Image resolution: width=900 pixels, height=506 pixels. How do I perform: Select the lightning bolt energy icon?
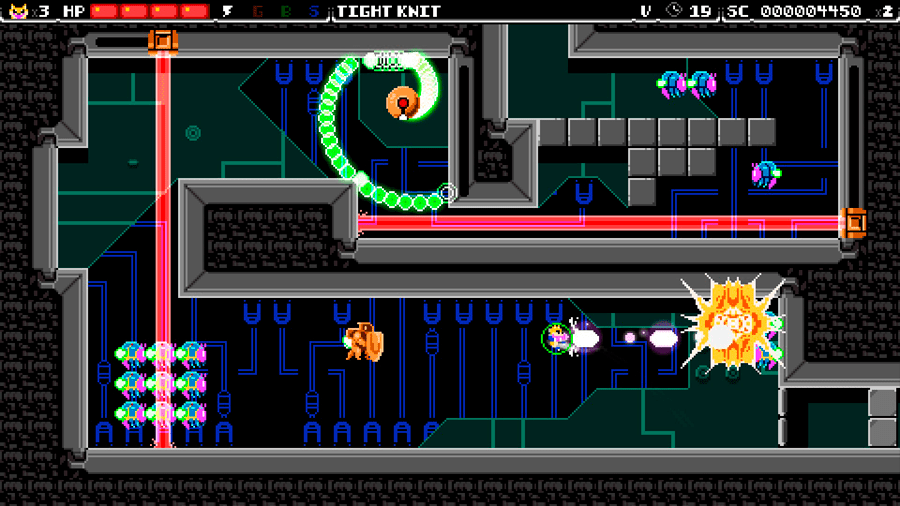227,11
